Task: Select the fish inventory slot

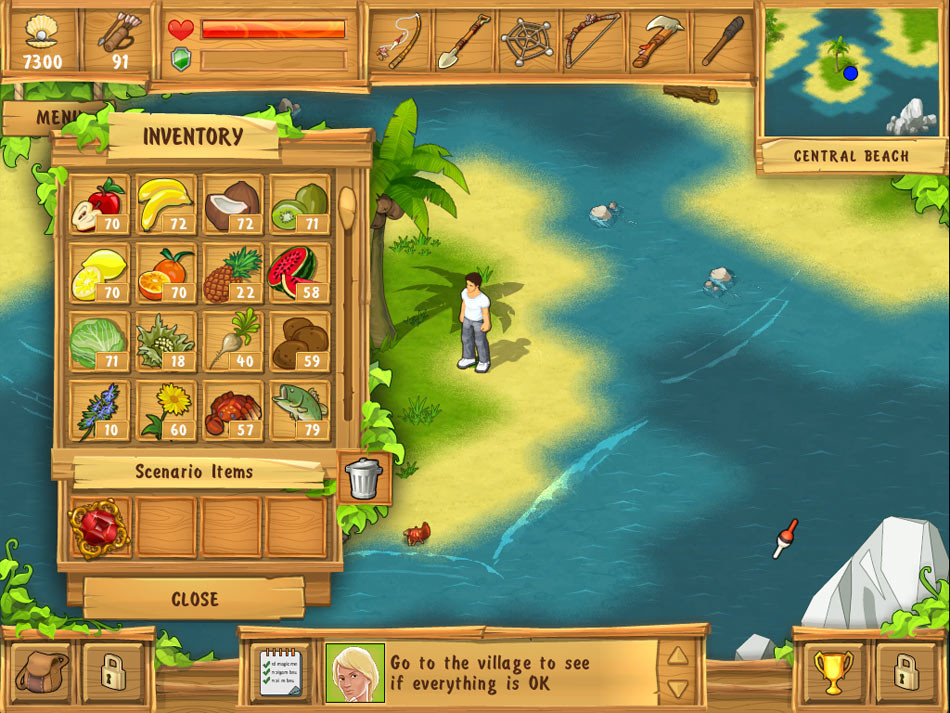Action: coord(298,409)
